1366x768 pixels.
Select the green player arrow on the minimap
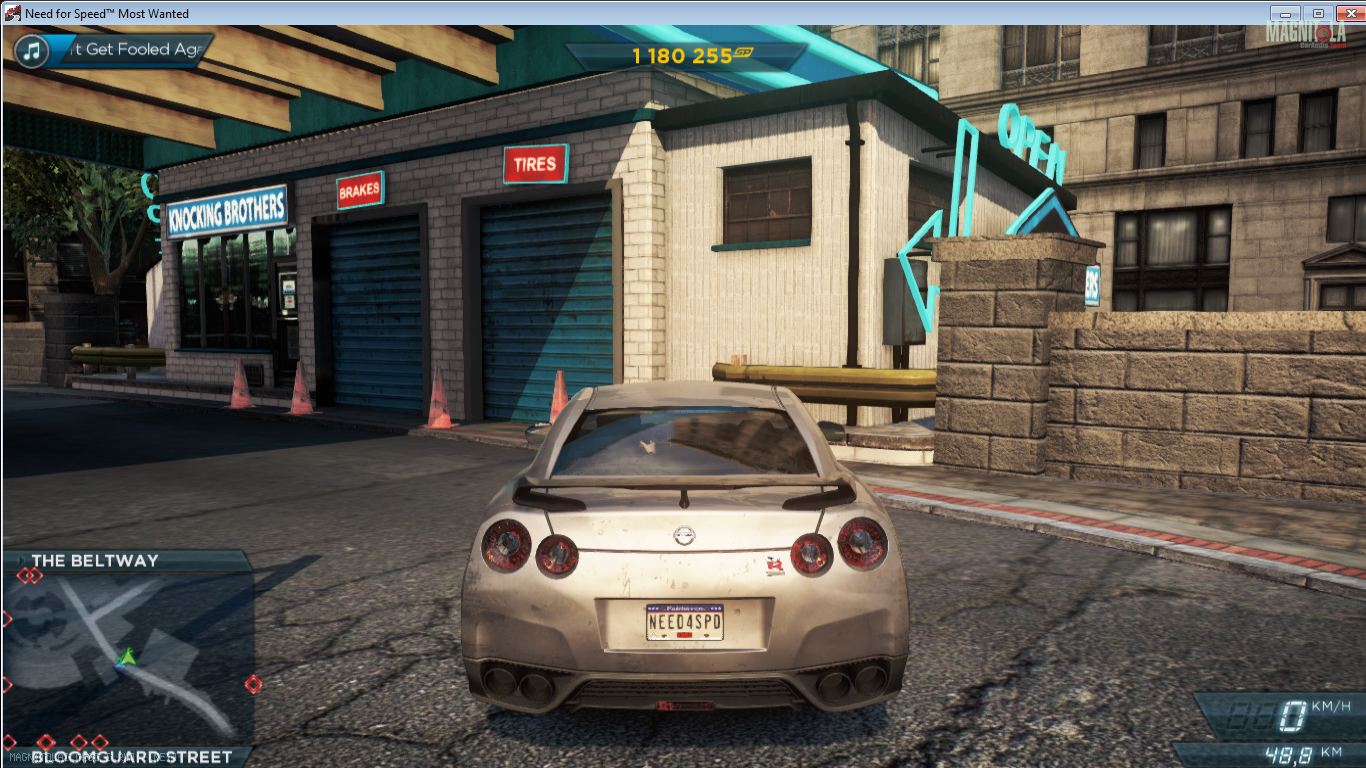pos(126,657)
